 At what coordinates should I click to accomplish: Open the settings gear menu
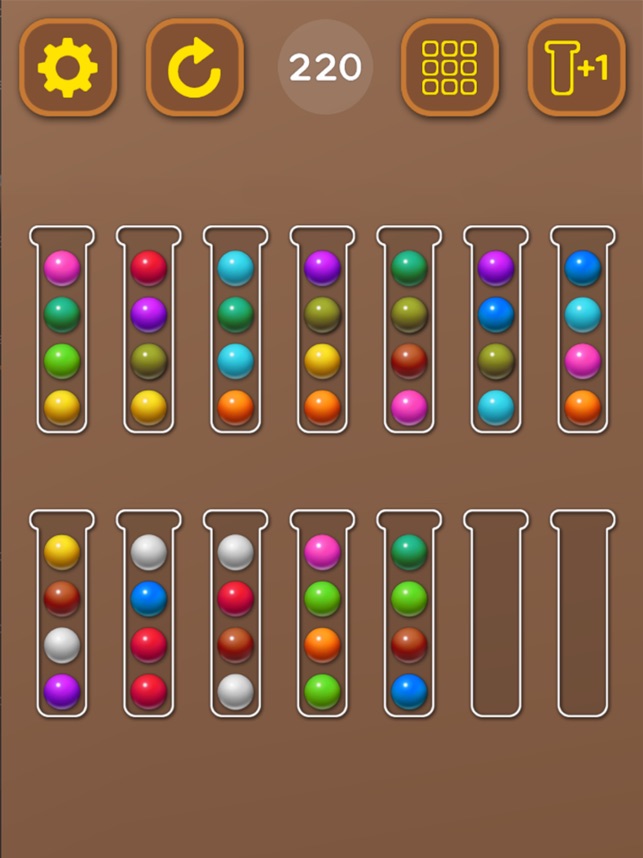[x=68, y=67]
